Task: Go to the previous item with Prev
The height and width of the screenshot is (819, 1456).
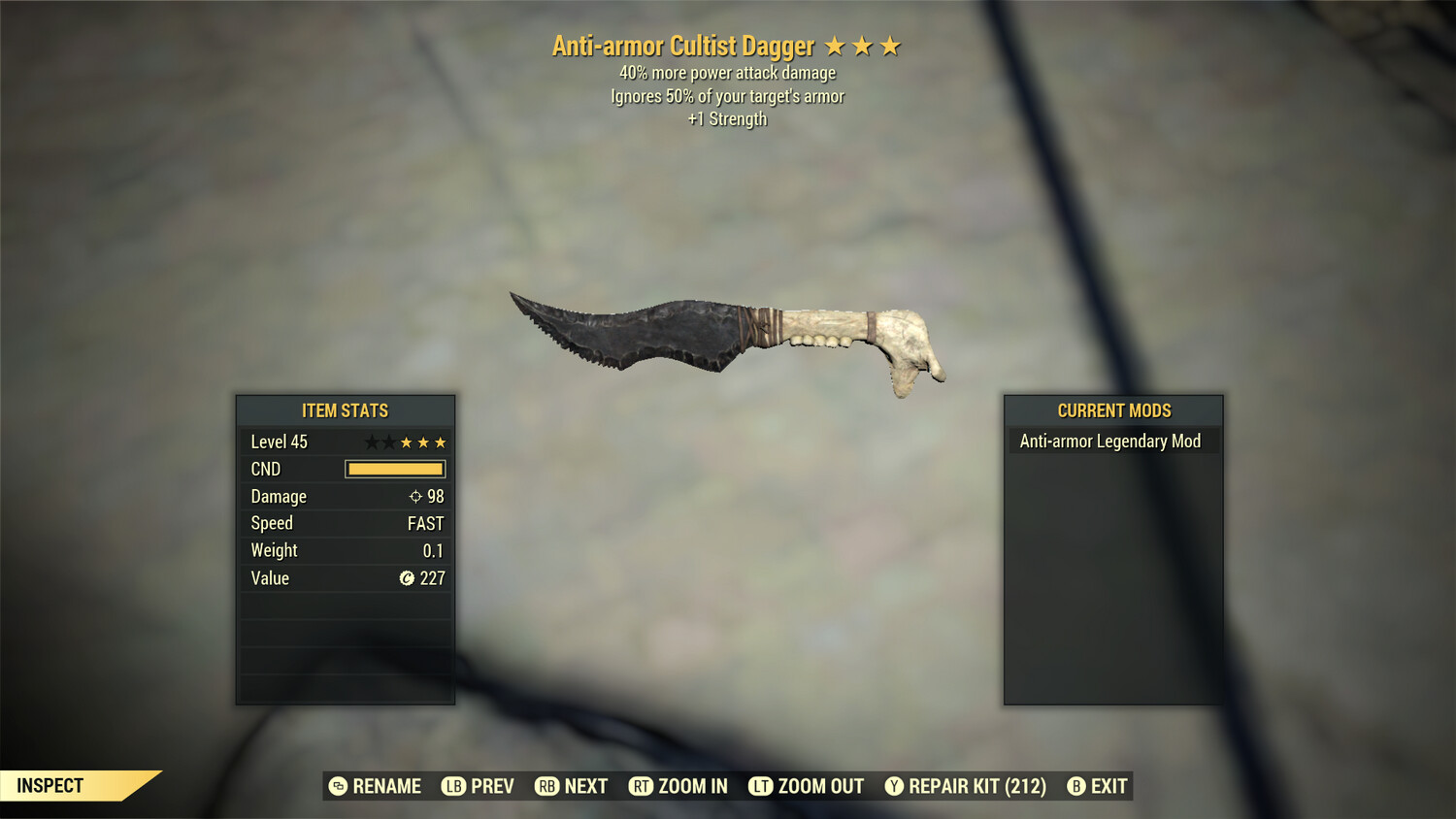Action: tap(478, 786)
